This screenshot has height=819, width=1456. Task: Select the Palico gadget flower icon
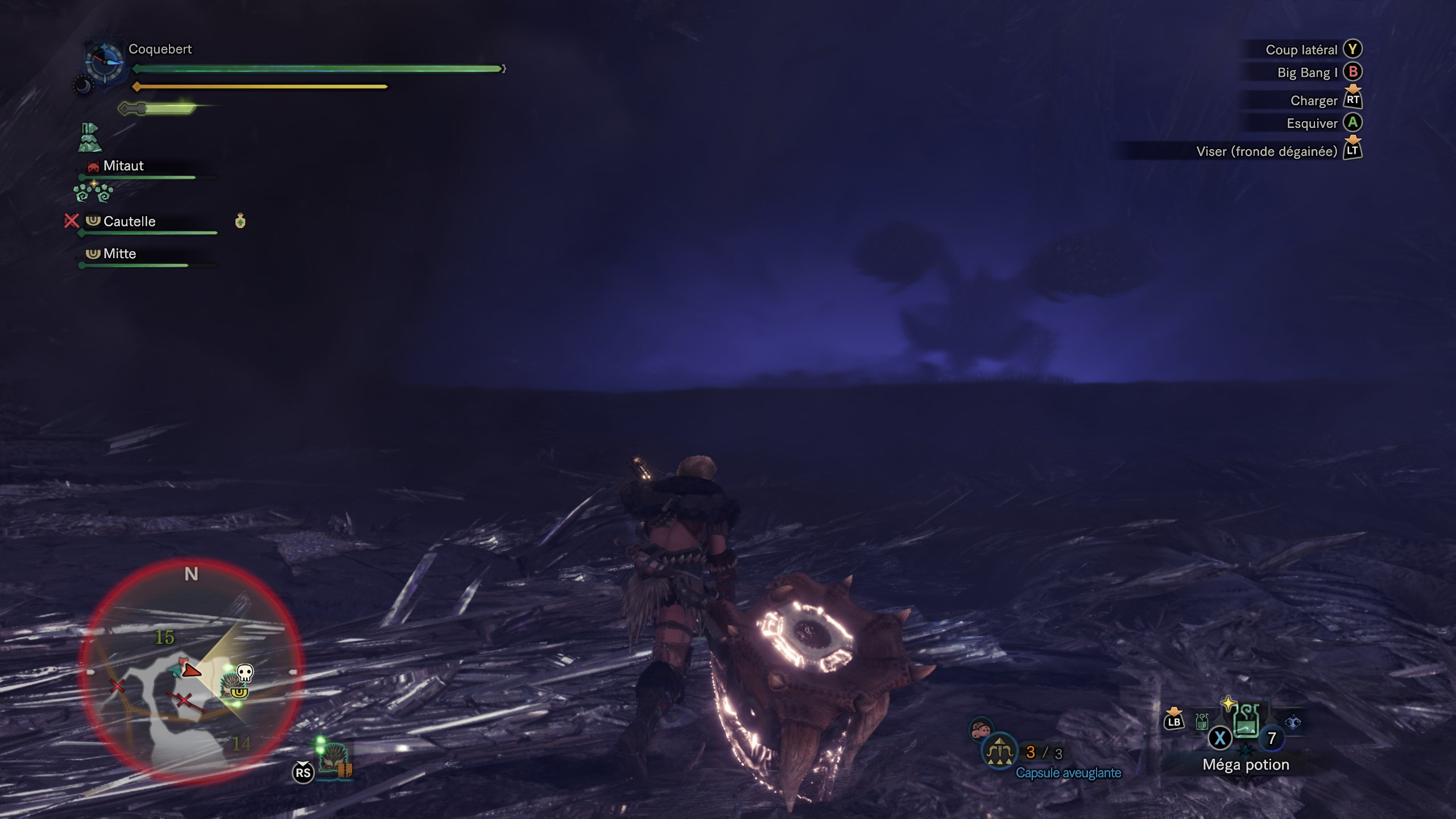coord(94,192)
